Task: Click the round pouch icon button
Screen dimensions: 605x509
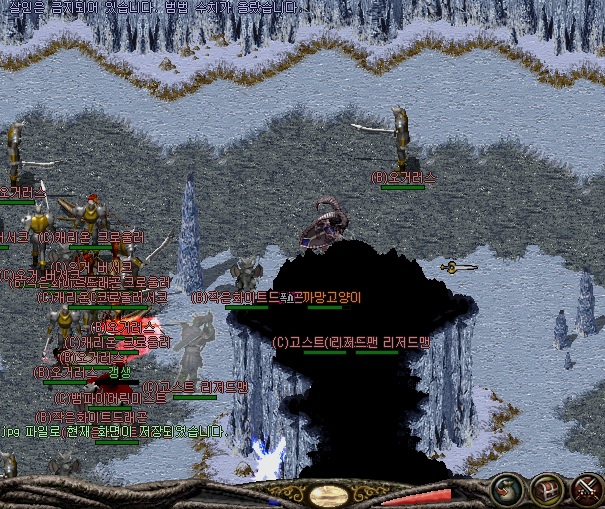Action: click(508, 490)
